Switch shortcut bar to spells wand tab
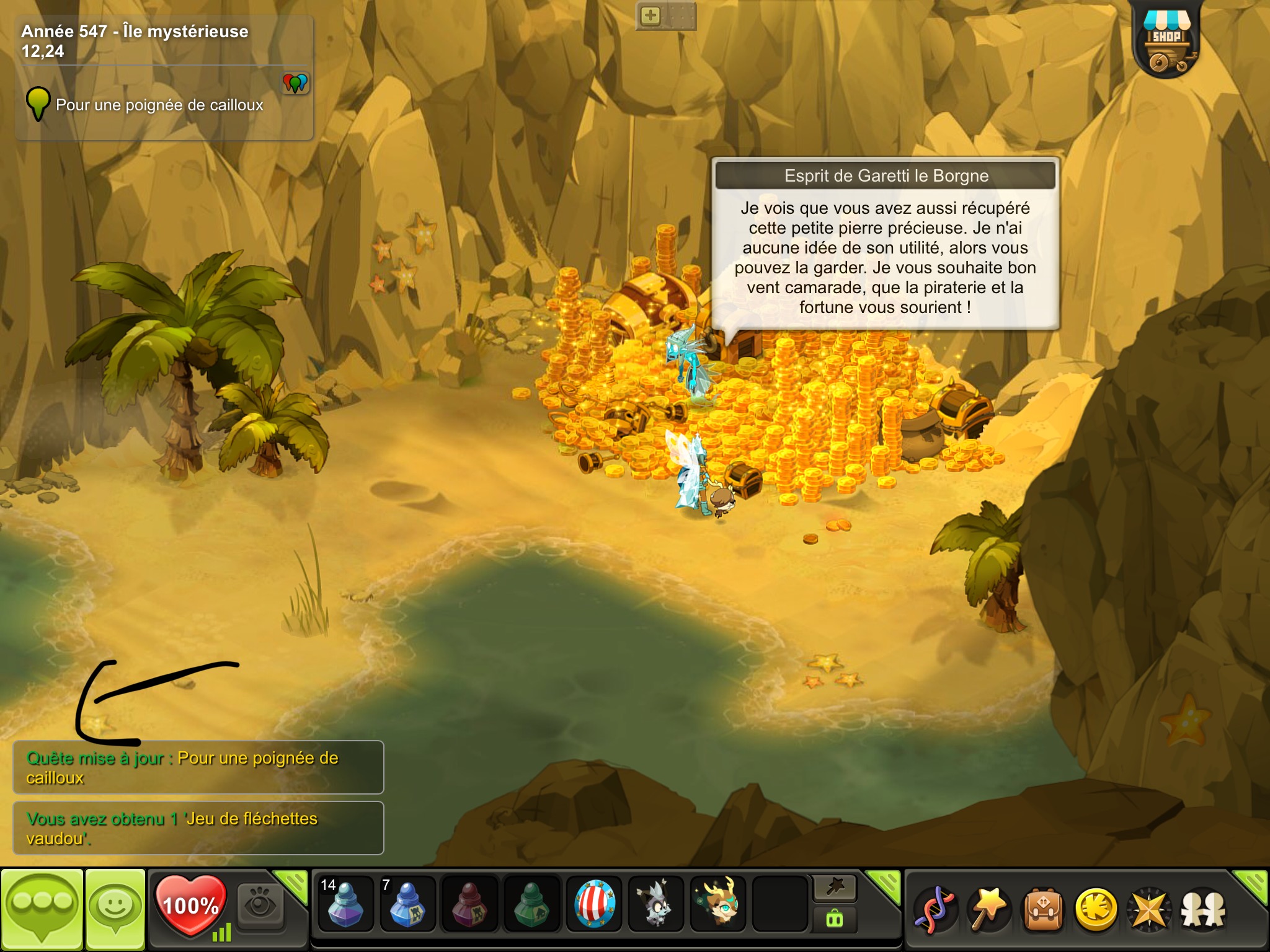Viewport: 1270px width, 952px height. click(x=835, y=888)
